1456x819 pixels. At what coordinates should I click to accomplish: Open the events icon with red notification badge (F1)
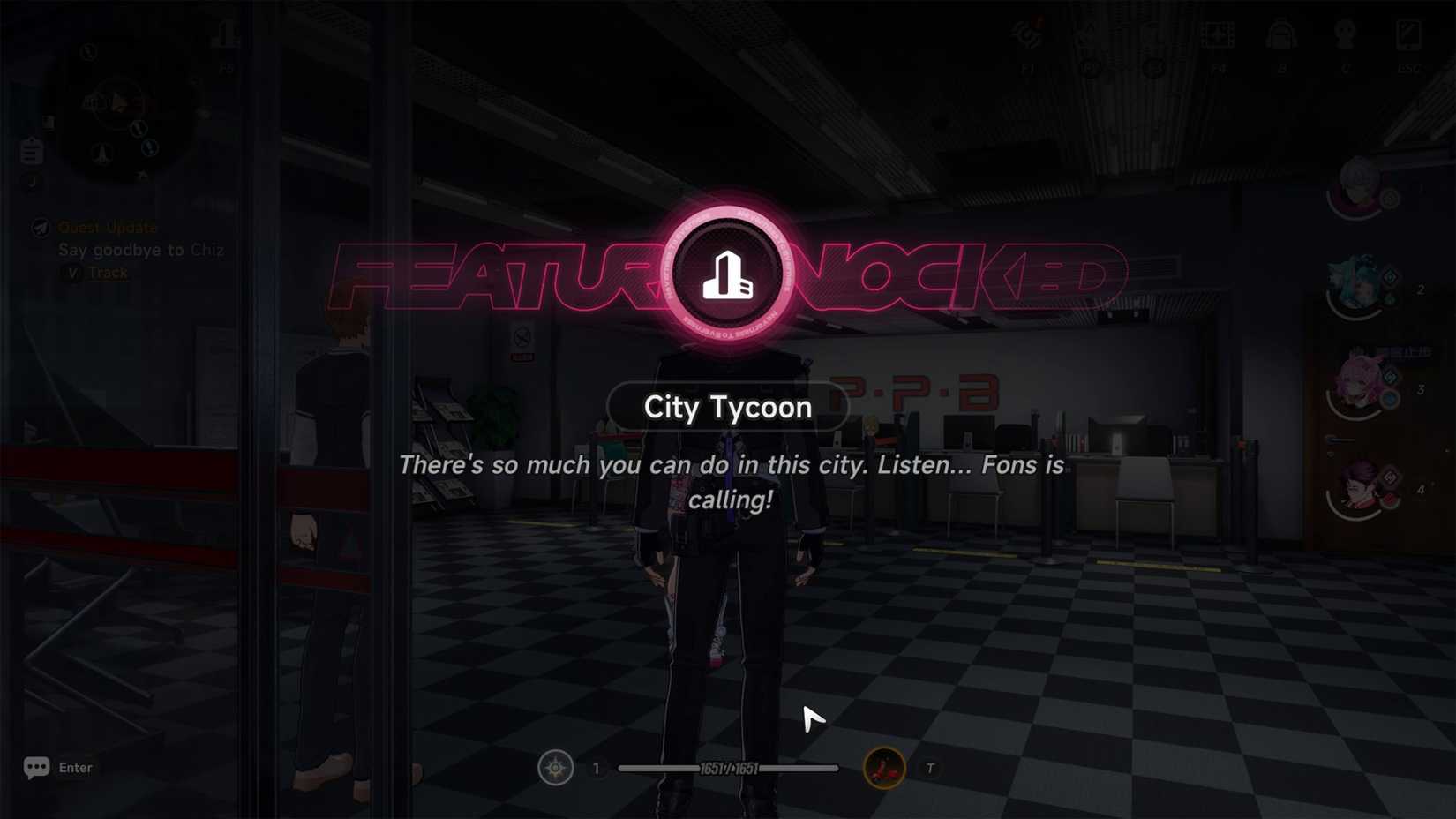point(1028,35)
